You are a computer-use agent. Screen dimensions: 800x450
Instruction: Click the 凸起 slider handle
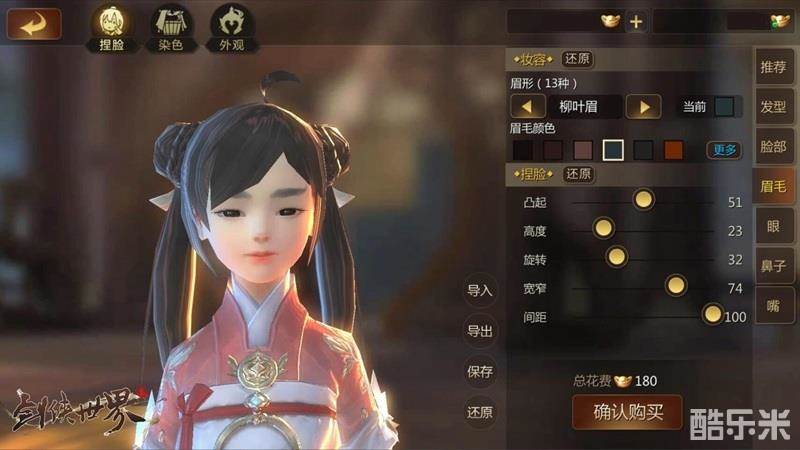pos(643,200)
